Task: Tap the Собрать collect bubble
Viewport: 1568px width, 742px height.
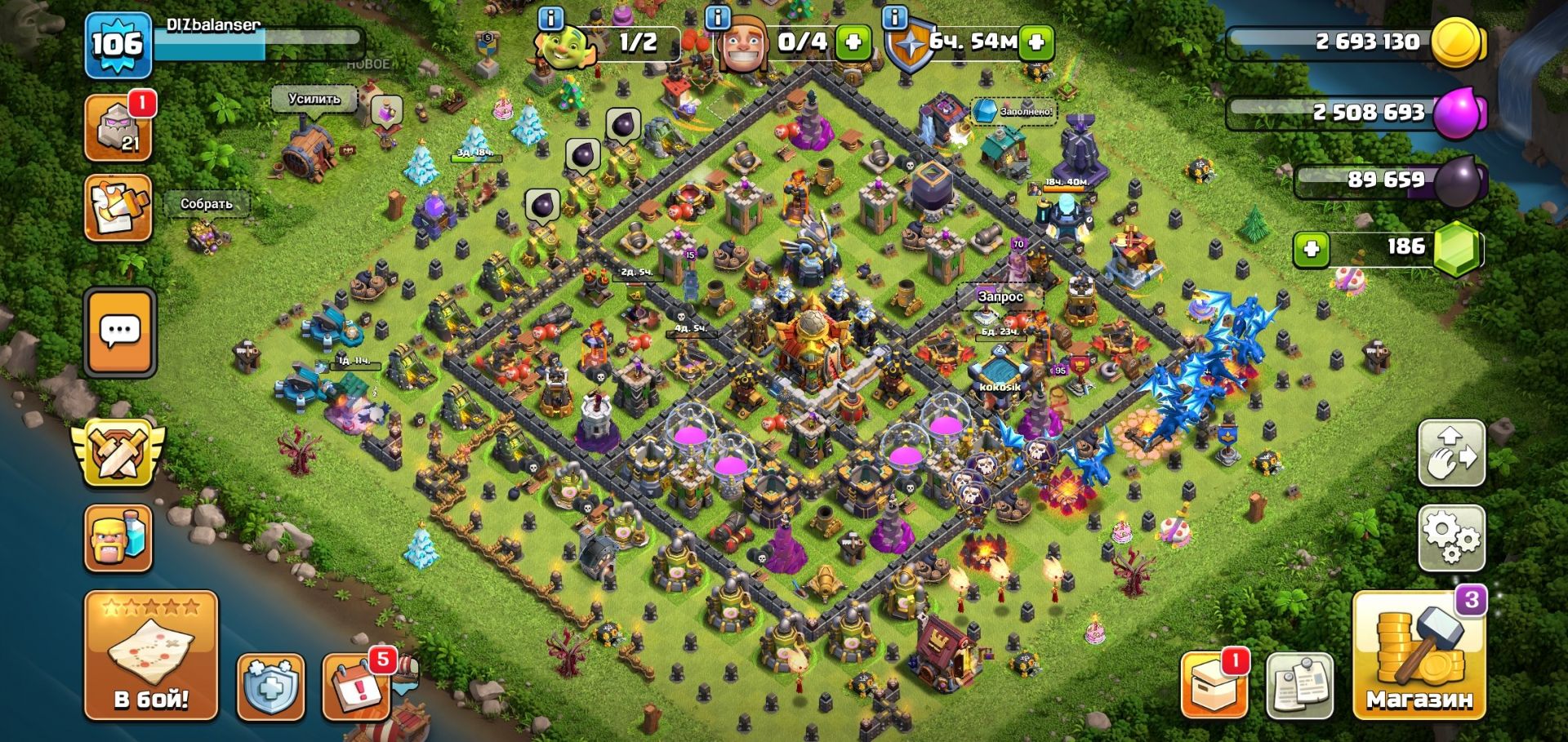Action: tap(206, 204)
